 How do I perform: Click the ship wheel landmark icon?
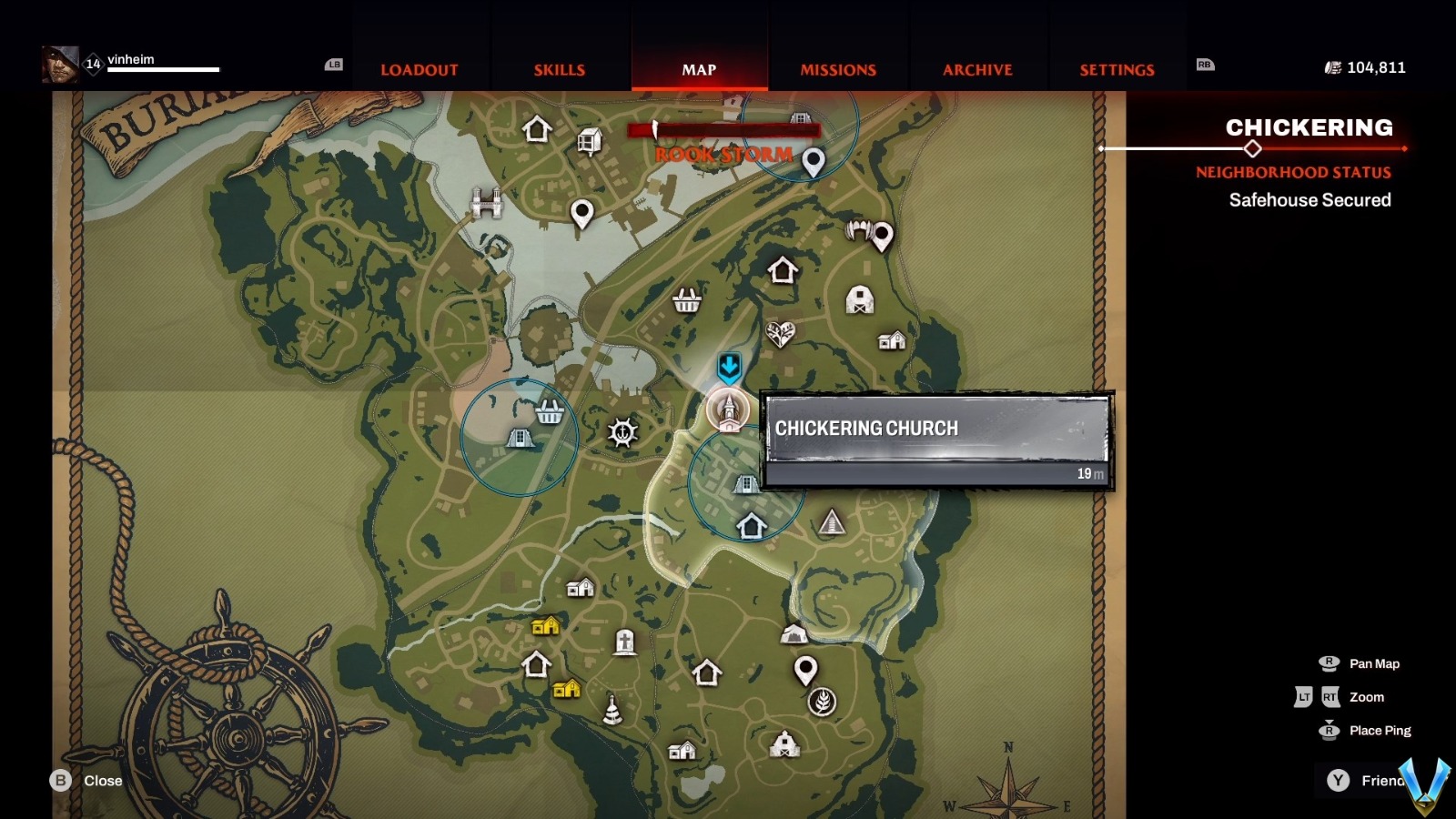[624, 430]
